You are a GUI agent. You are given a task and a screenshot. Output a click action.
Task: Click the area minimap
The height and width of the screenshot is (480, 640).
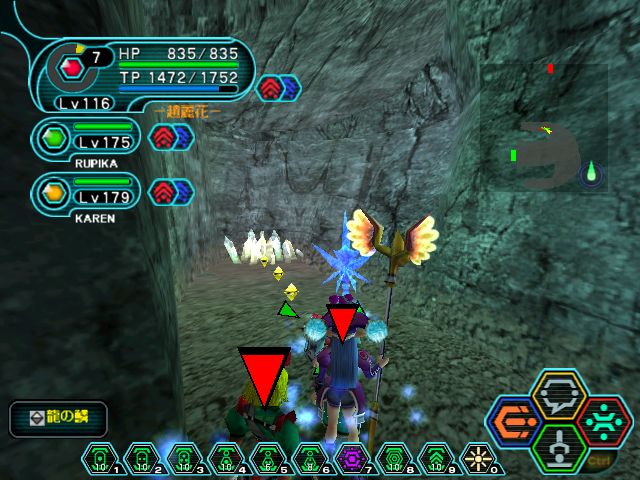(544, 125)
